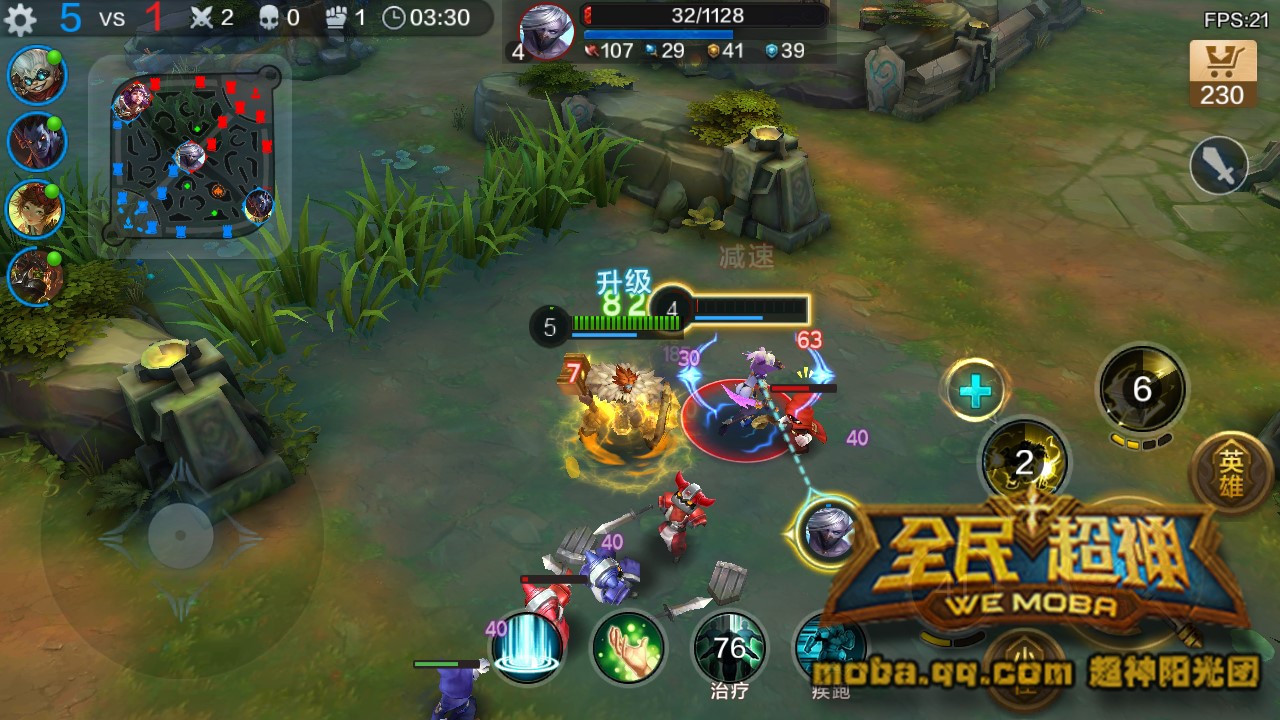The height and width of the screenshot is (720, 1280).
Task: Cast the ultimate skill on cooldown showing 6
Action: point(1141,390)
